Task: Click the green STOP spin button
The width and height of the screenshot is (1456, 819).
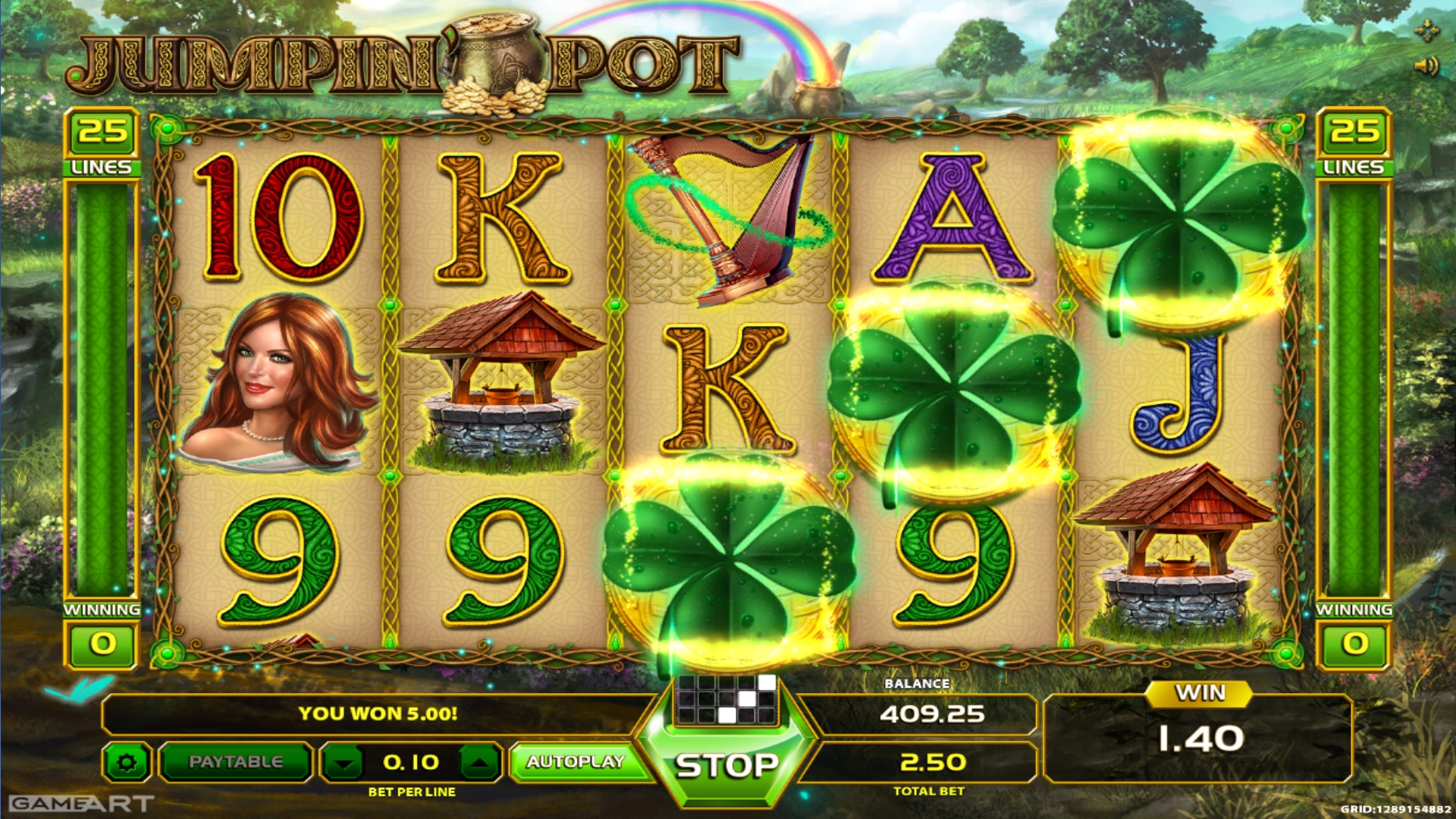Action: click(726, 766)
